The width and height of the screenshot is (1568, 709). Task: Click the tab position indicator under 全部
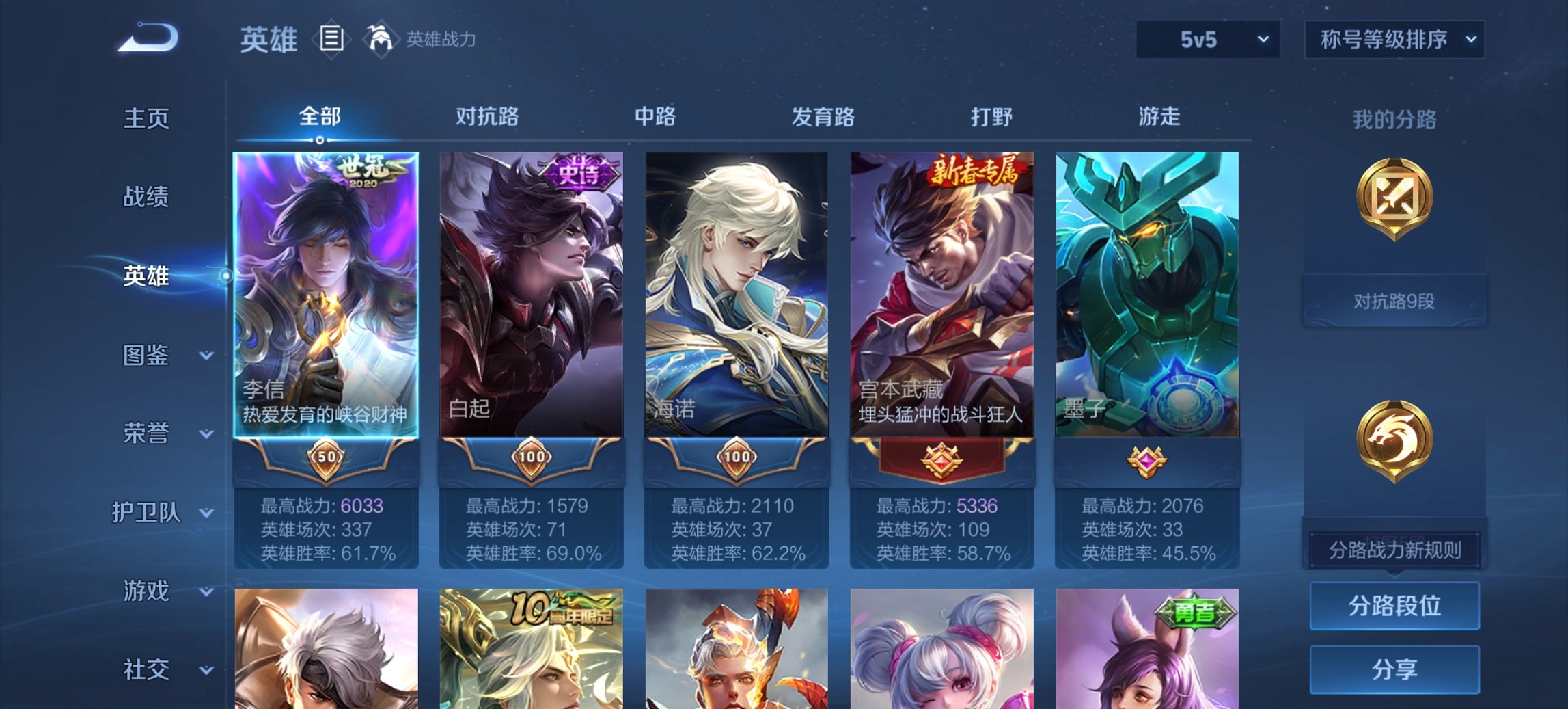[319, 140]
